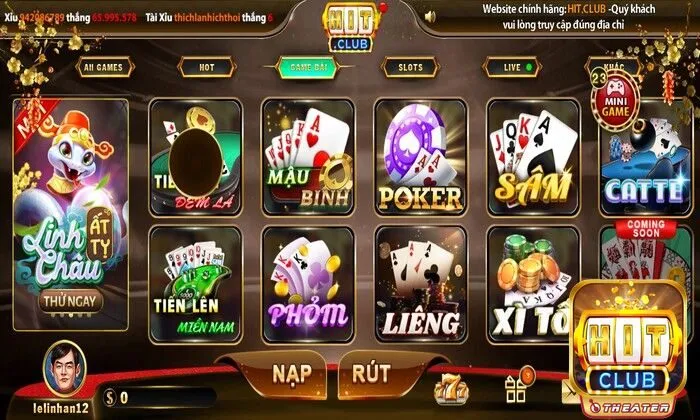Play the Phỏm card game

pyautogui.click(x=308, y=285)
